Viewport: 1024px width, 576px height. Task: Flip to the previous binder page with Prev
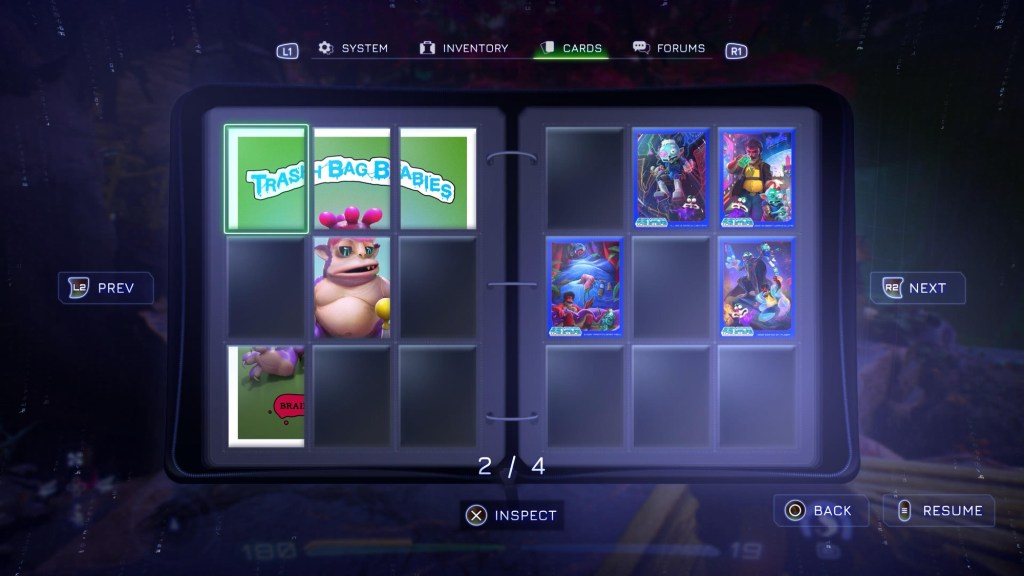[106, 288]
